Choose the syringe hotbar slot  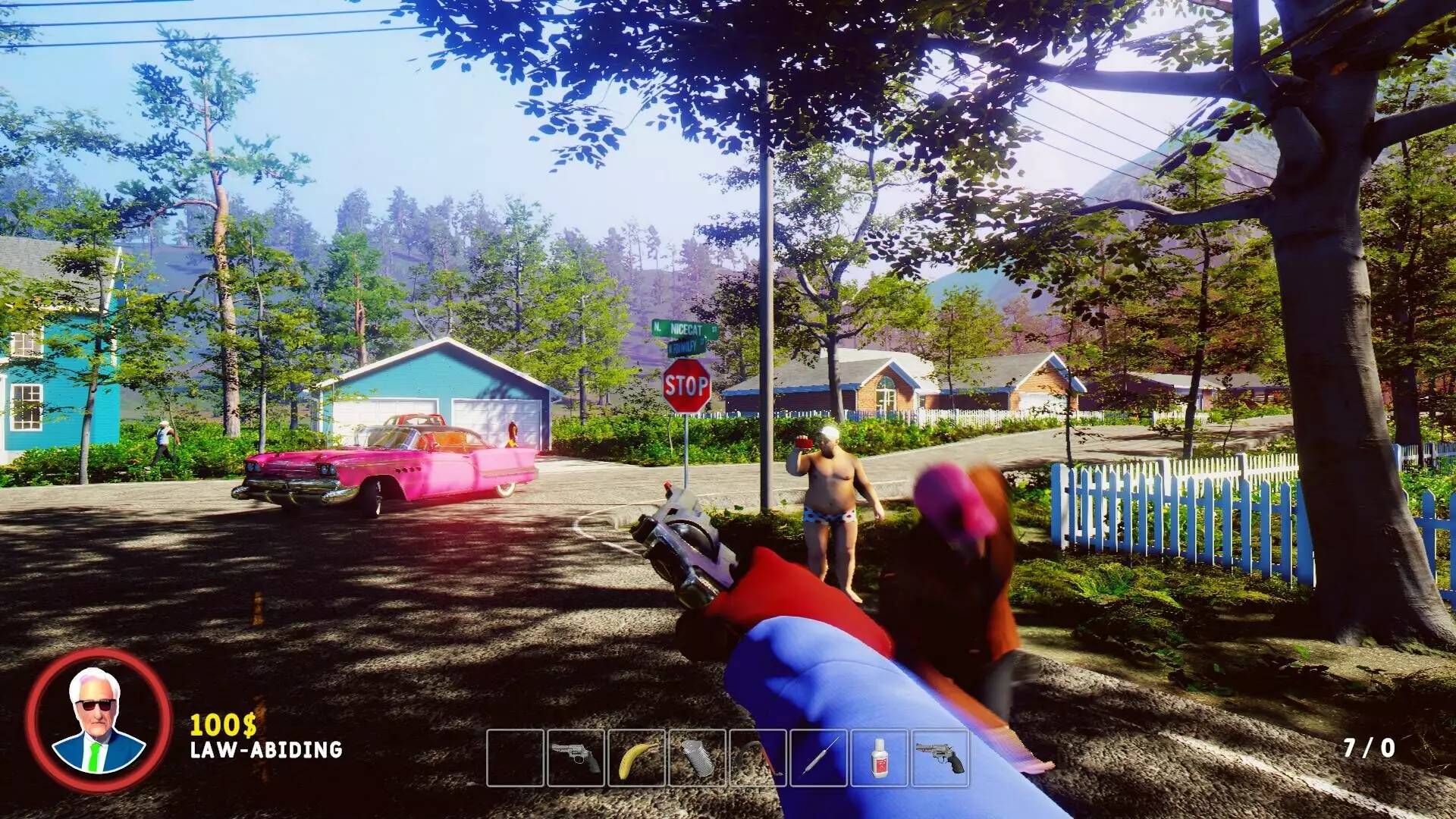(x=818, y=758)
